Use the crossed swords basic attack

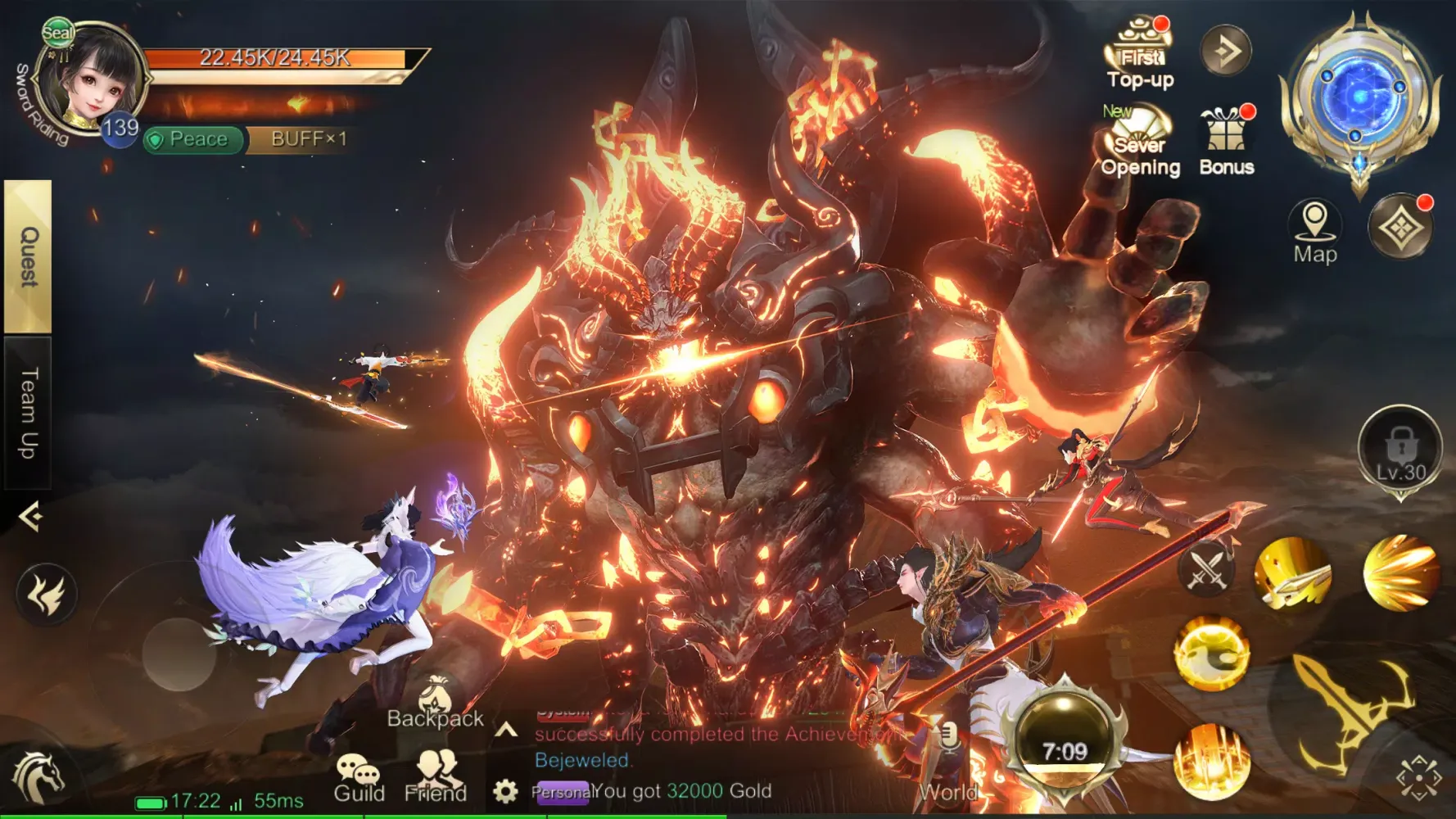pos(1206,569)
